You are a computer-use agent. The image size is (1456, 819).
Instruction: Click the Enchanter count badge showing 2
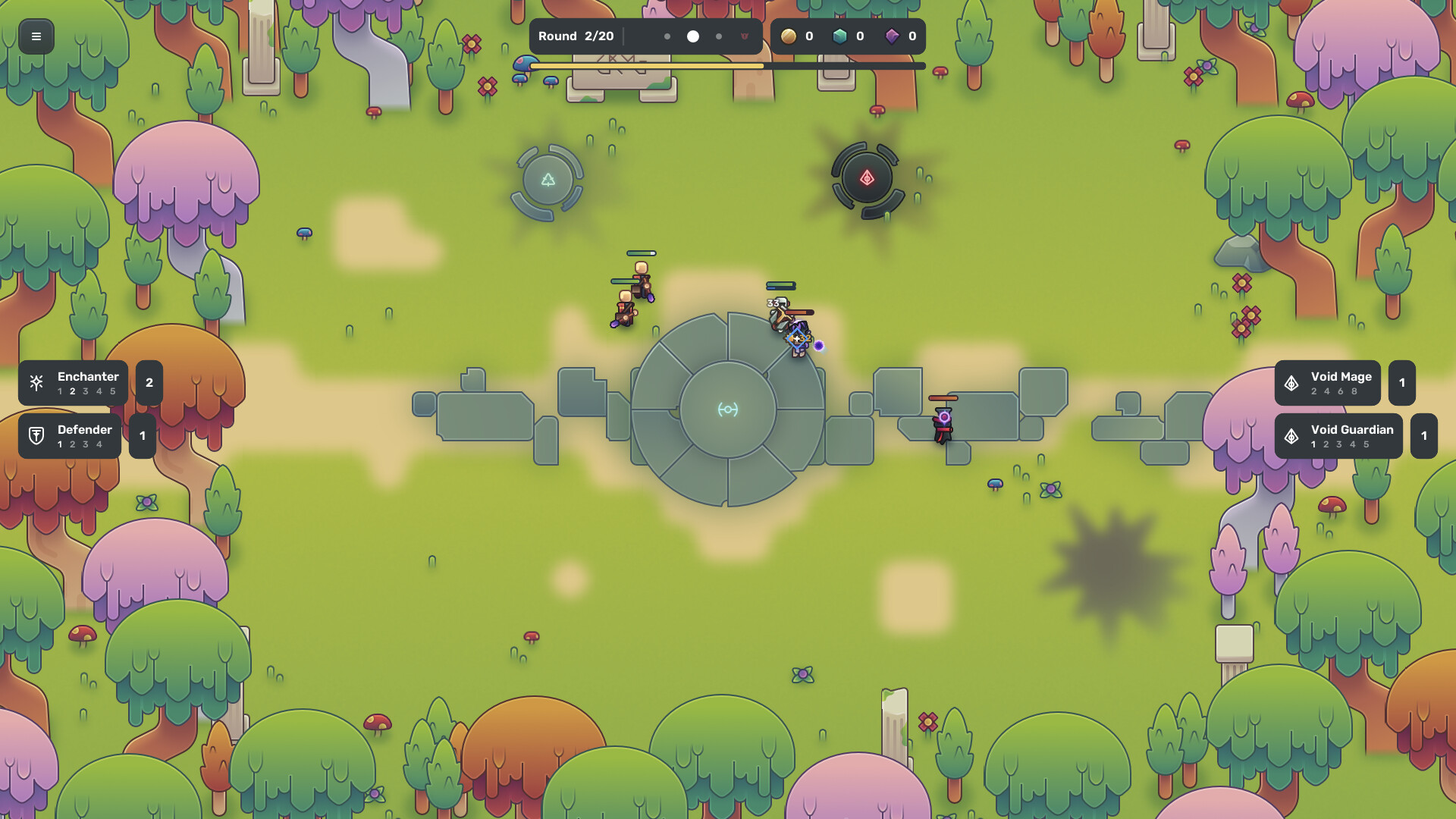coord(149,382)
